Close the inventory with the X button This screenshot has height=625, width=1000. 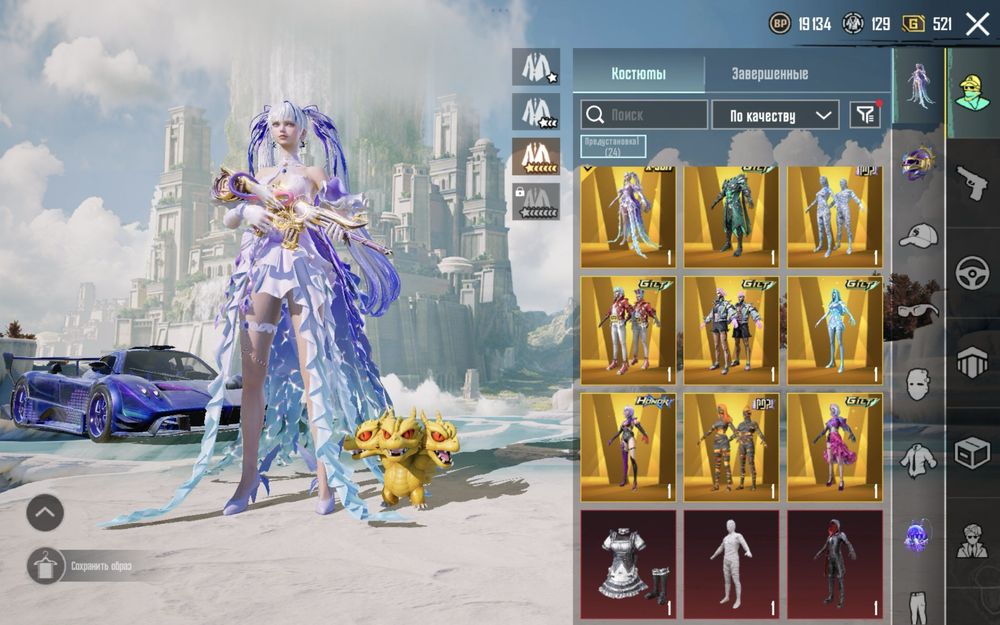tap(977, 24)
